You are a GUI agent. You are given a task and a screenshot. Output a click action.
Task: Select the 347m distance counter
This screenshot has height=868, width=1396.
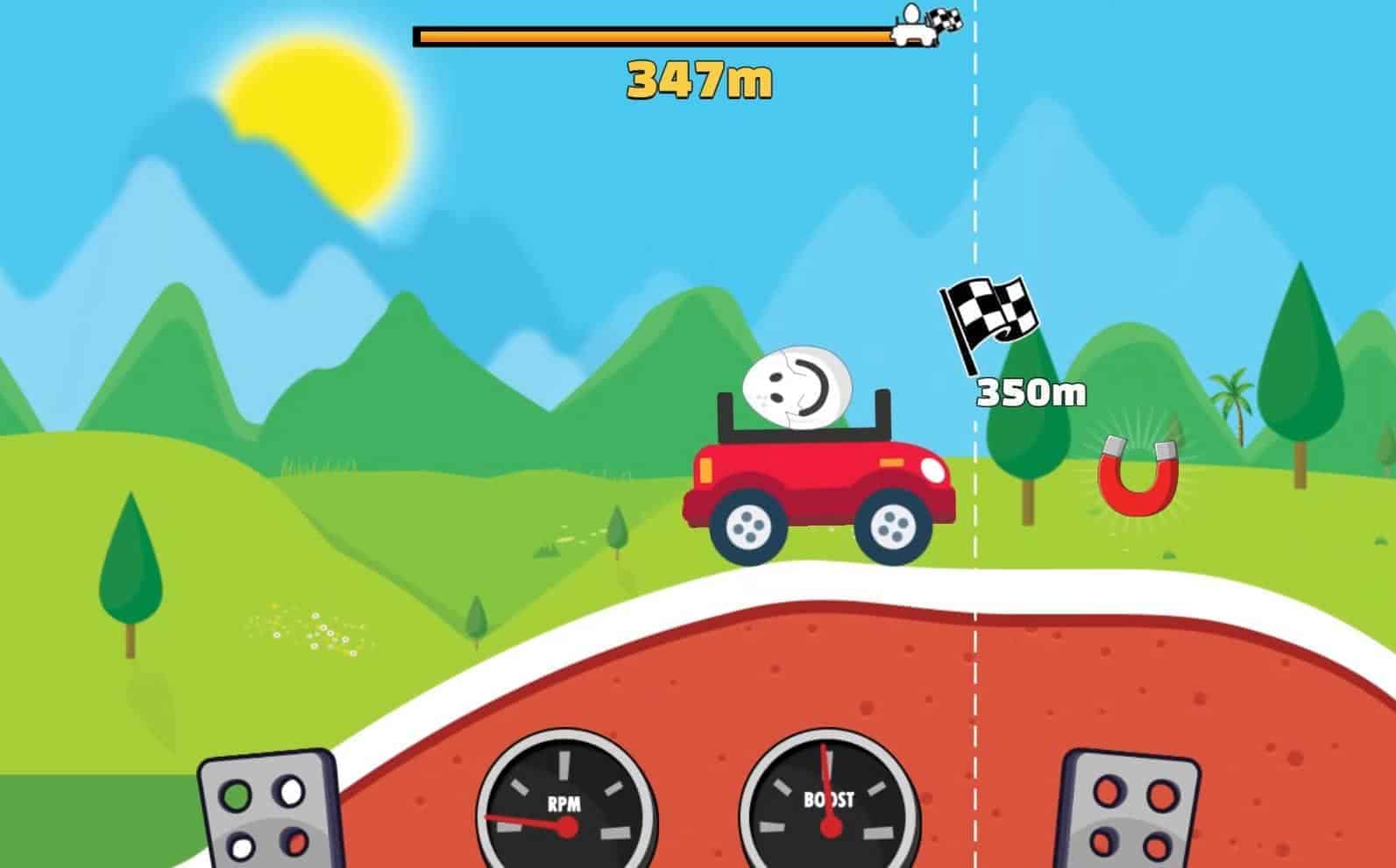pos(701,81)
